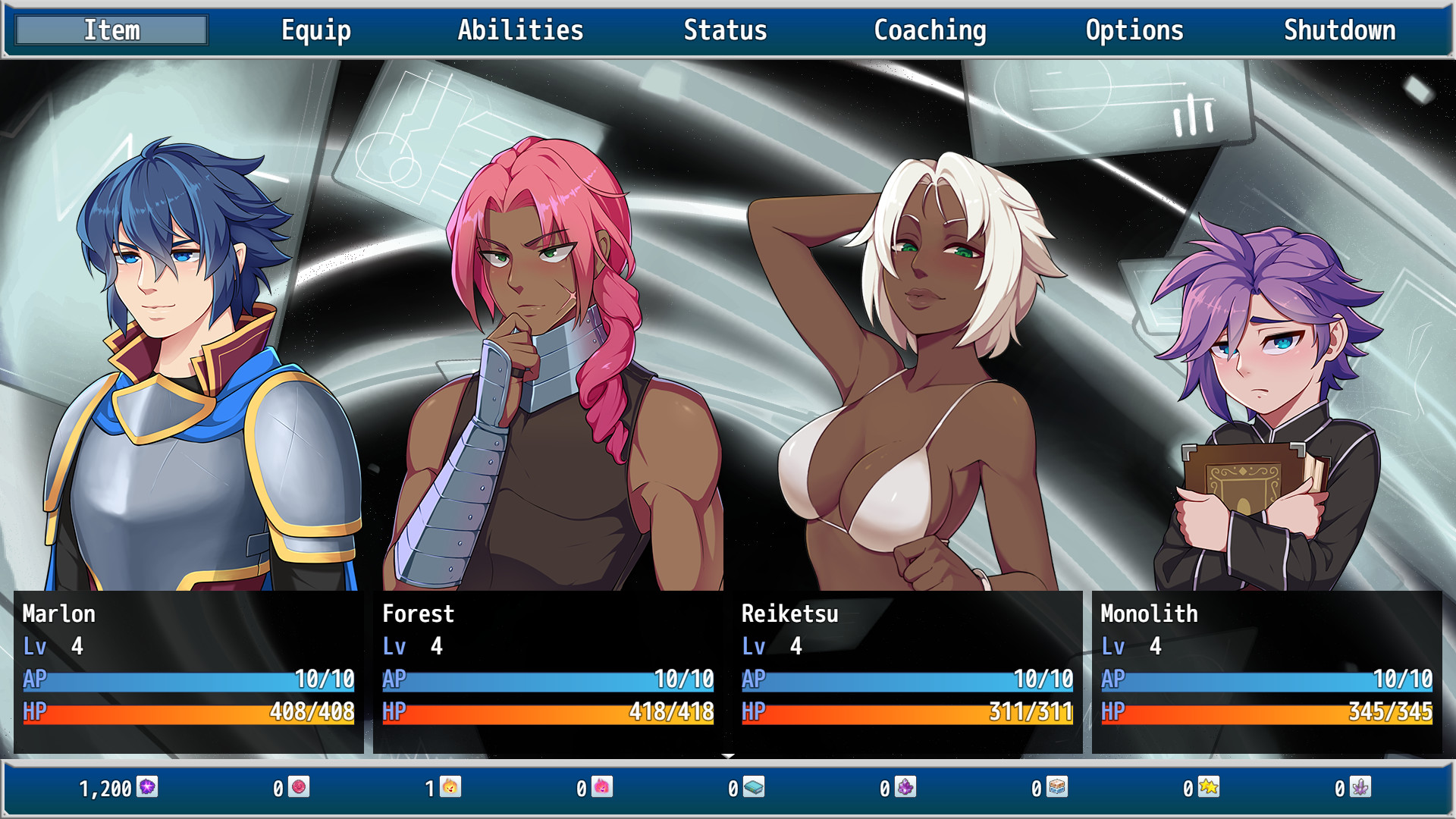This screenshot has height=819, width=1456.
Task: Expand the status list via the down arrow
Action: tap(730, 755)
